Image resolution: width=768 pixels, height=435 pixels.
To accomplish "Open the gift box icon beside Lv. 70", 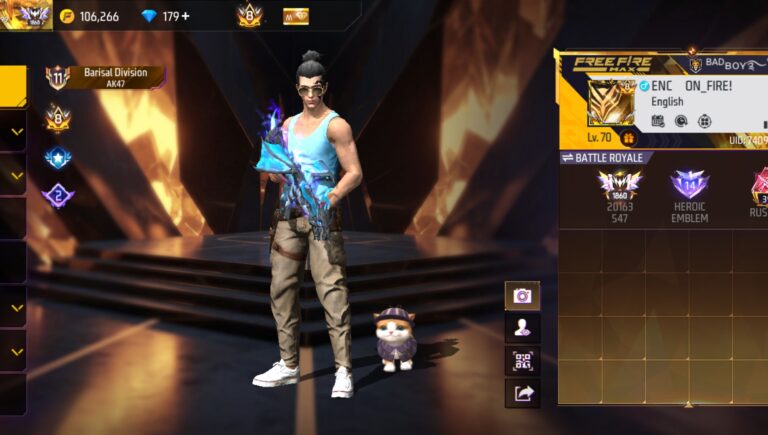I will [629, 138].
